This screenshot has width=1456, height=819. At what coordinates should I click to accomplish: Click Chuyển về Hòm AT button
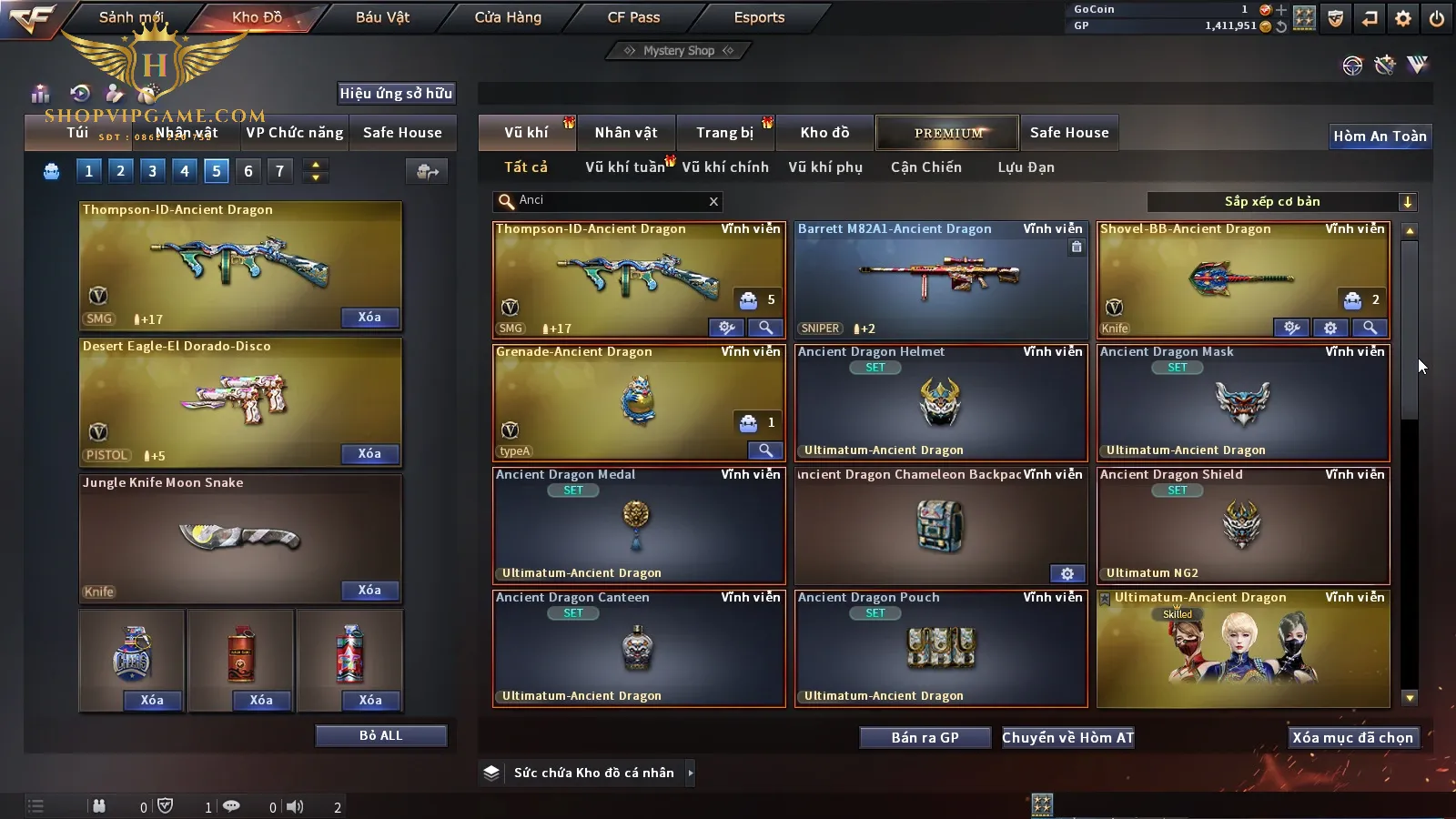[1067, 738]
